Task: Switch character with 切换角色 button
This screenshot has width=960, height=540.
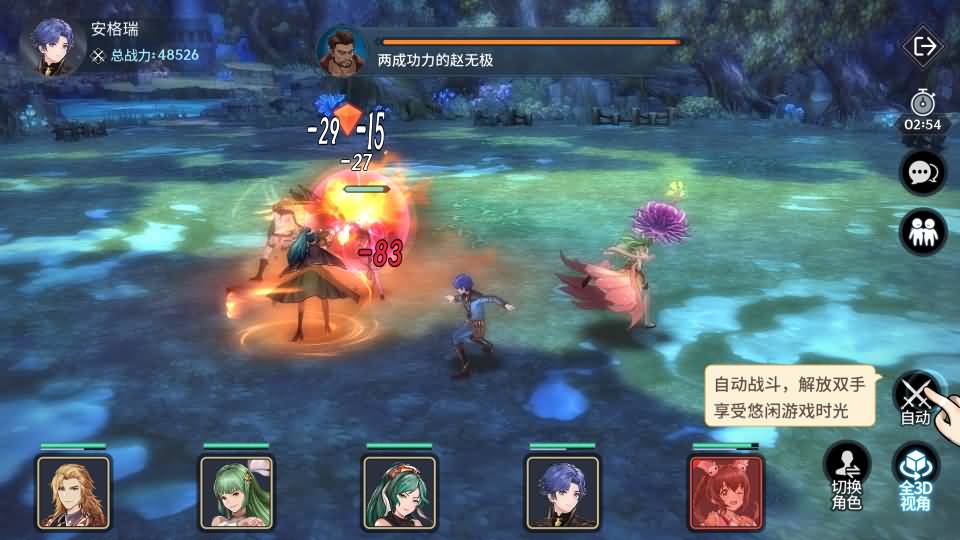Action: coord(846,476)
